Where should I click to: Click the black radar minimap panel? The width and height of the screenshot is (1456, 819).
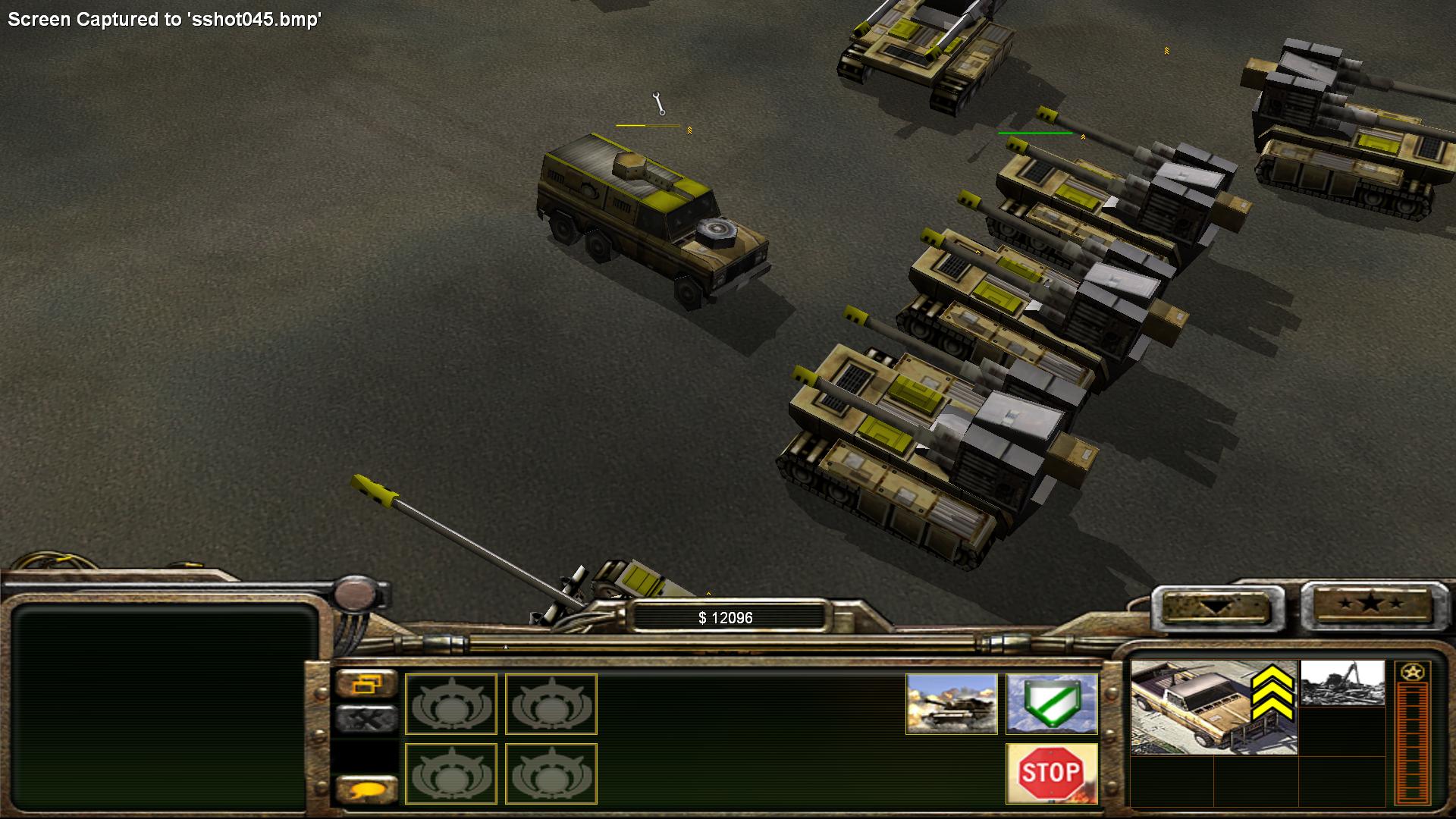pos(162,705)
